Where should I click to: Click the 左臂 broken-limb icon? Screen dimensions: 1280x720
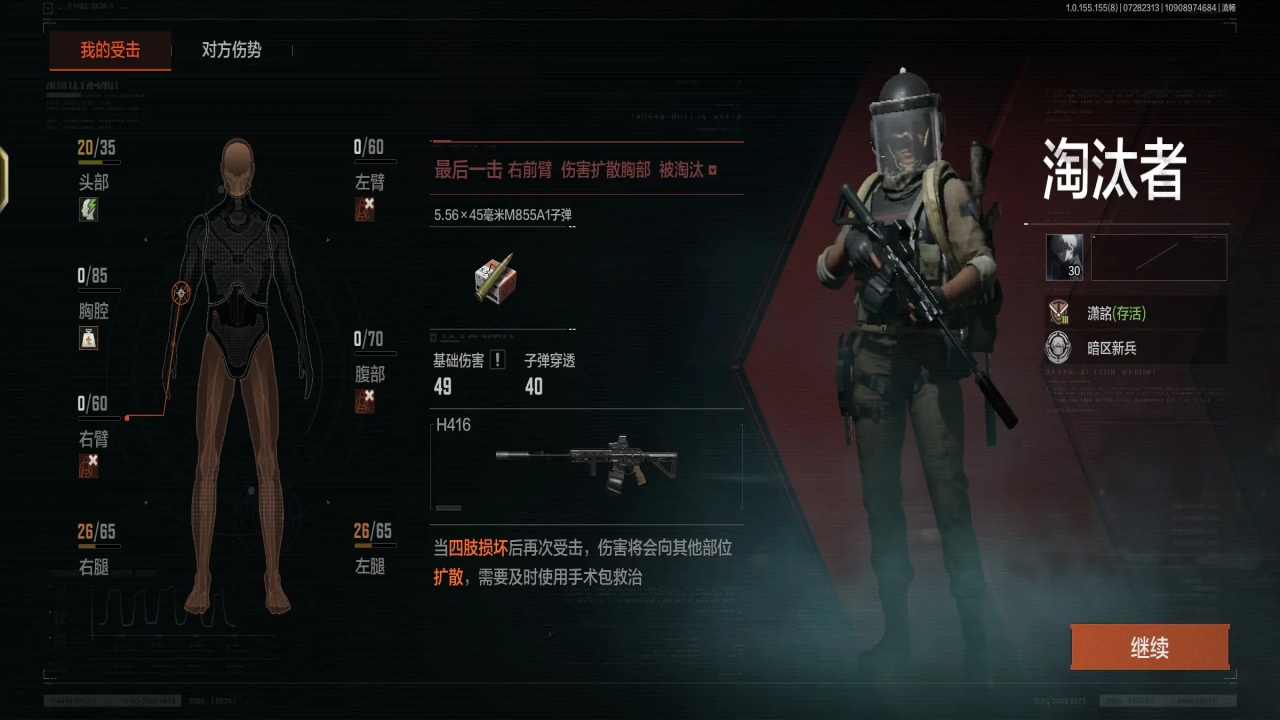365,209
